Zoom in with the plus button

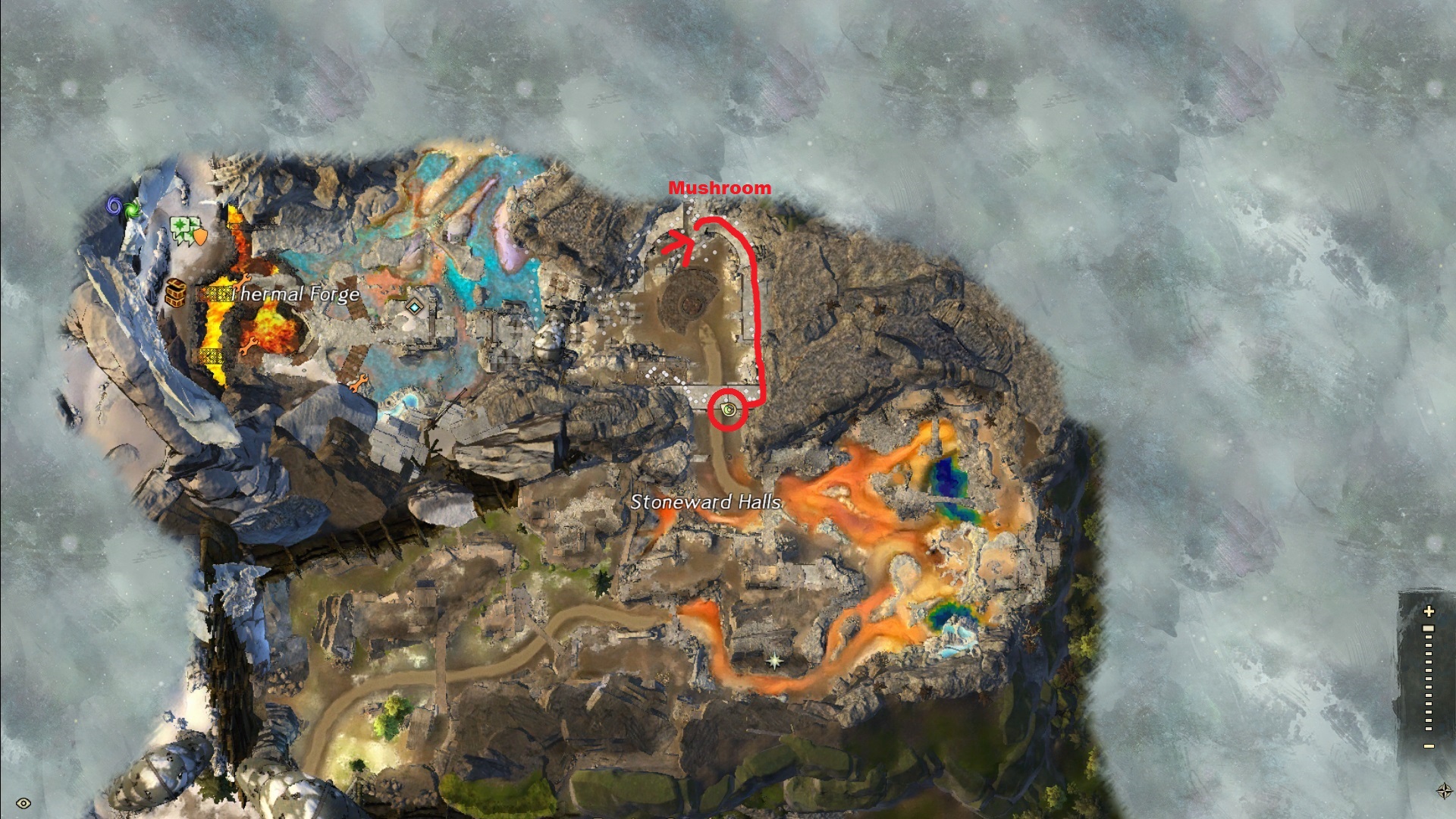(1429, 610)
